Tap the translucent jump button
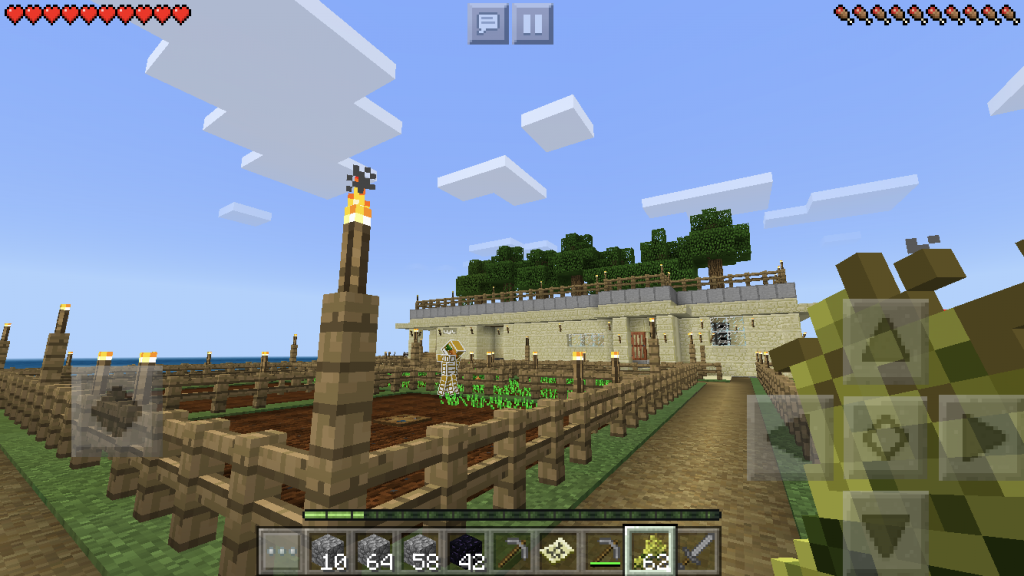Viewport: 1024px width, 576px height. point(116,411)
